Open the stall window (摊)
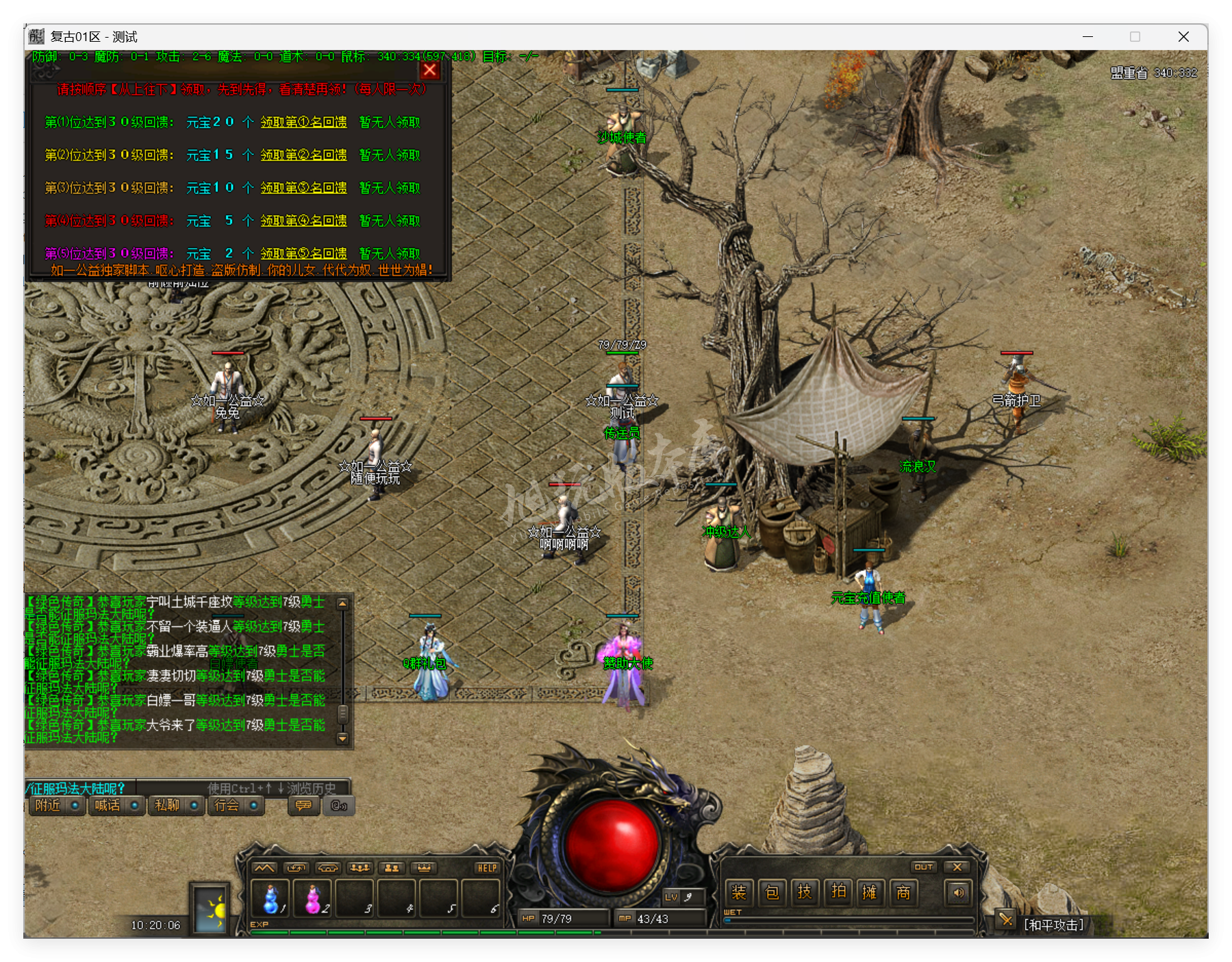Viewport: 1232px width, 962px height. [871, 892]
